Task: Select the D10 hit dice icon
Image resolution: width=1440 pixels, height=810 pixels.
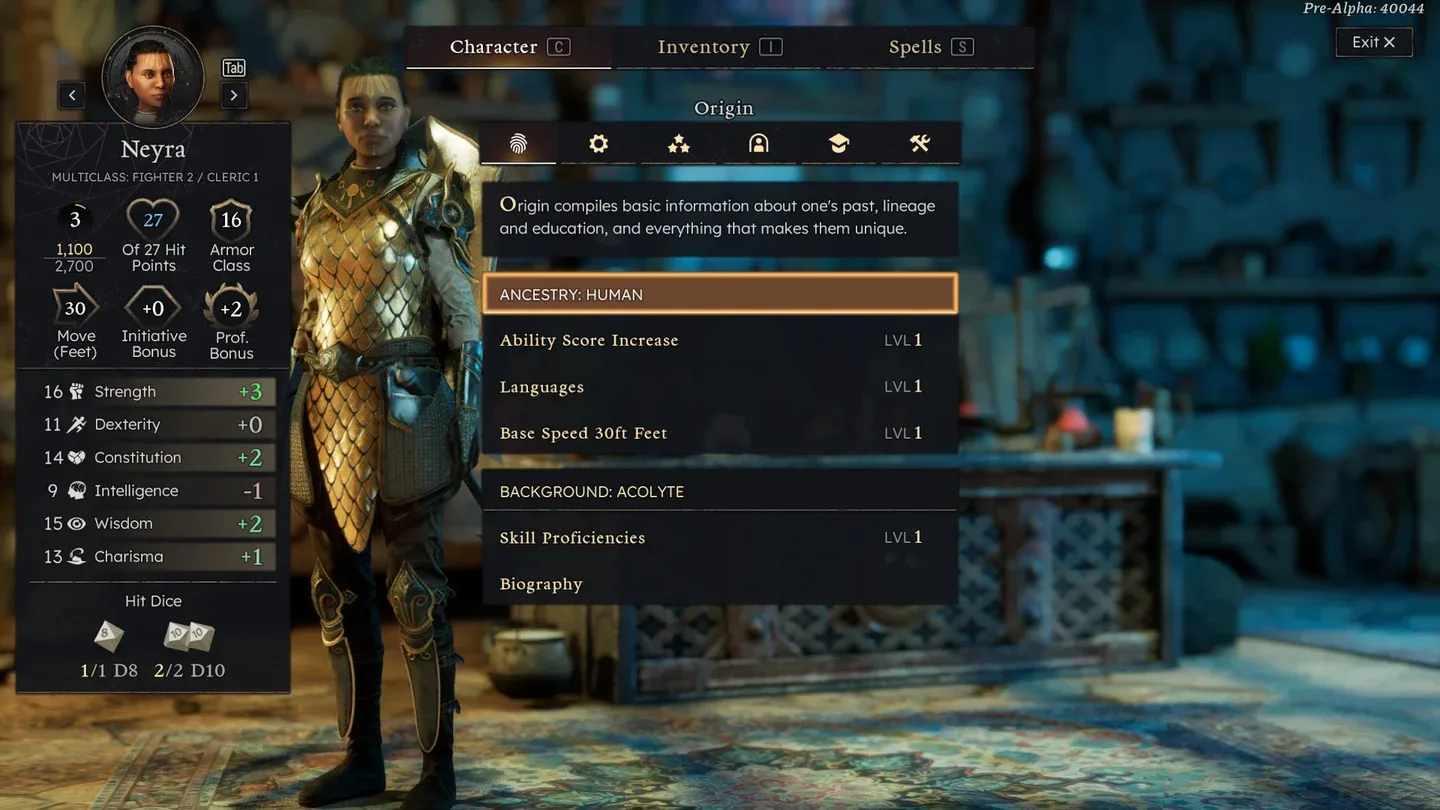Action: pos(188,638)
